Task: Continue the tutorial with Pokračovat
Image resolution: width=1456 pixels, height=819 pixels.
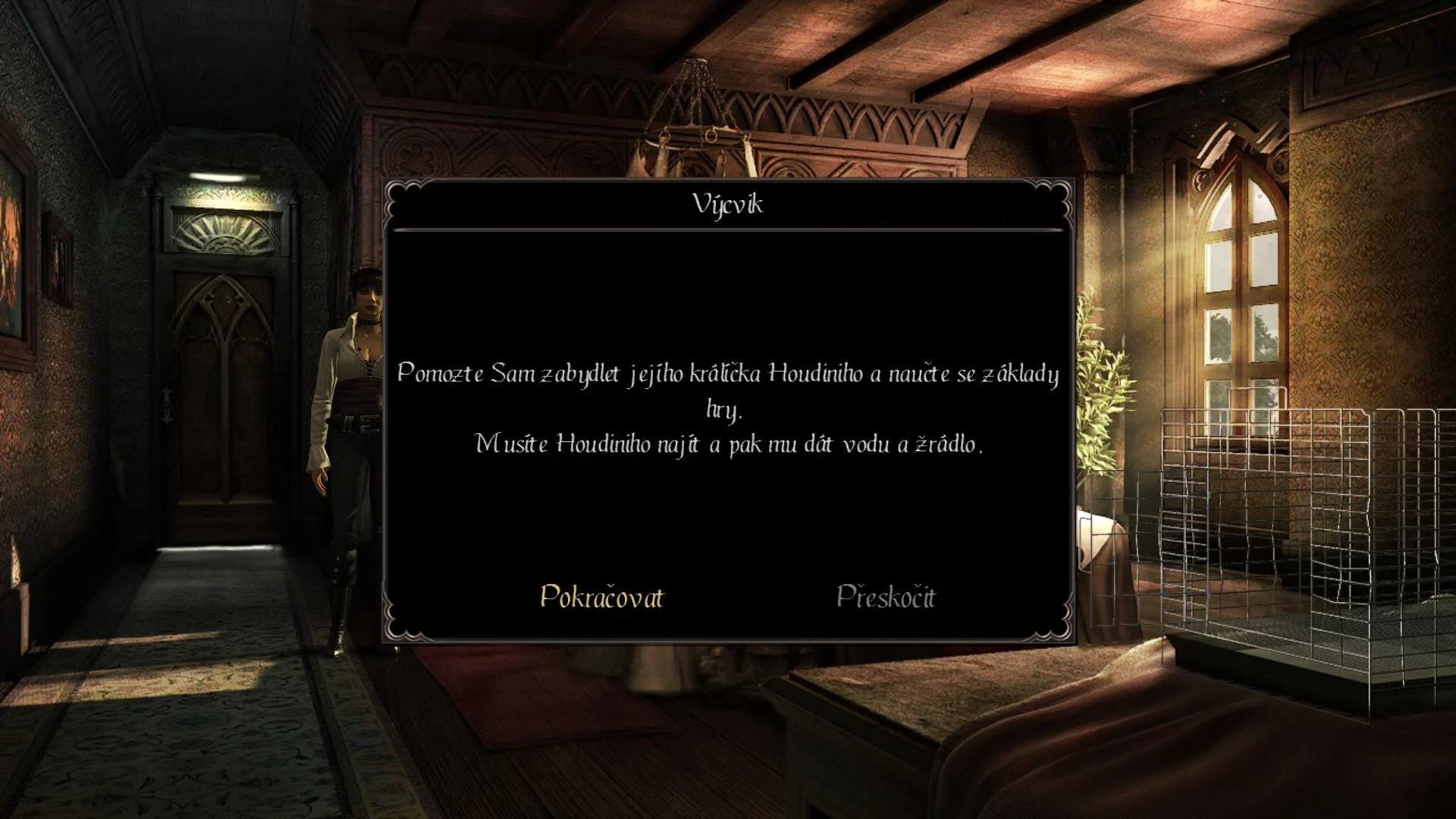Action: tap(601, 597)
